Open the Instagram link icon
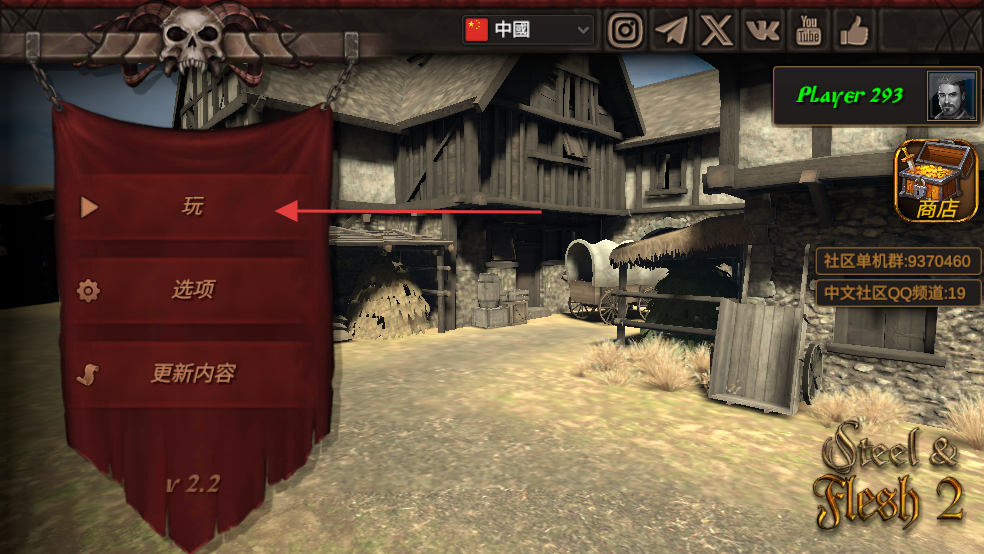The width and height of the screenshot is (984, 554). tap(626, 30)
